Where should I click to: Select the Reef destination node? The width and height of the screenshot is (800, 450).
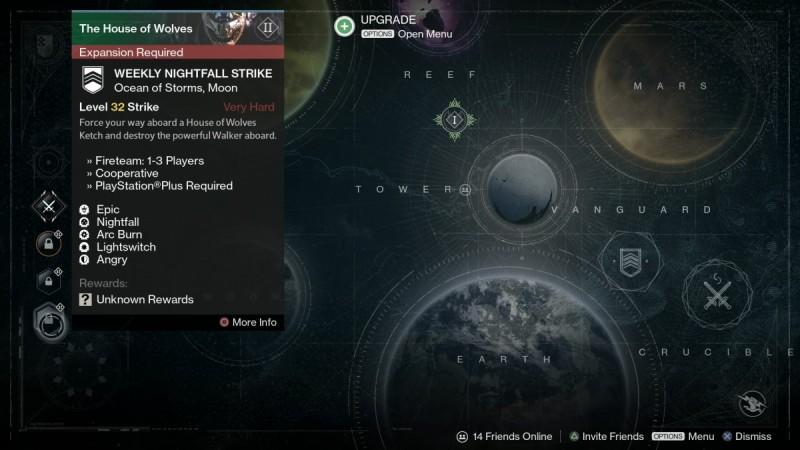[x=453, y=120]
